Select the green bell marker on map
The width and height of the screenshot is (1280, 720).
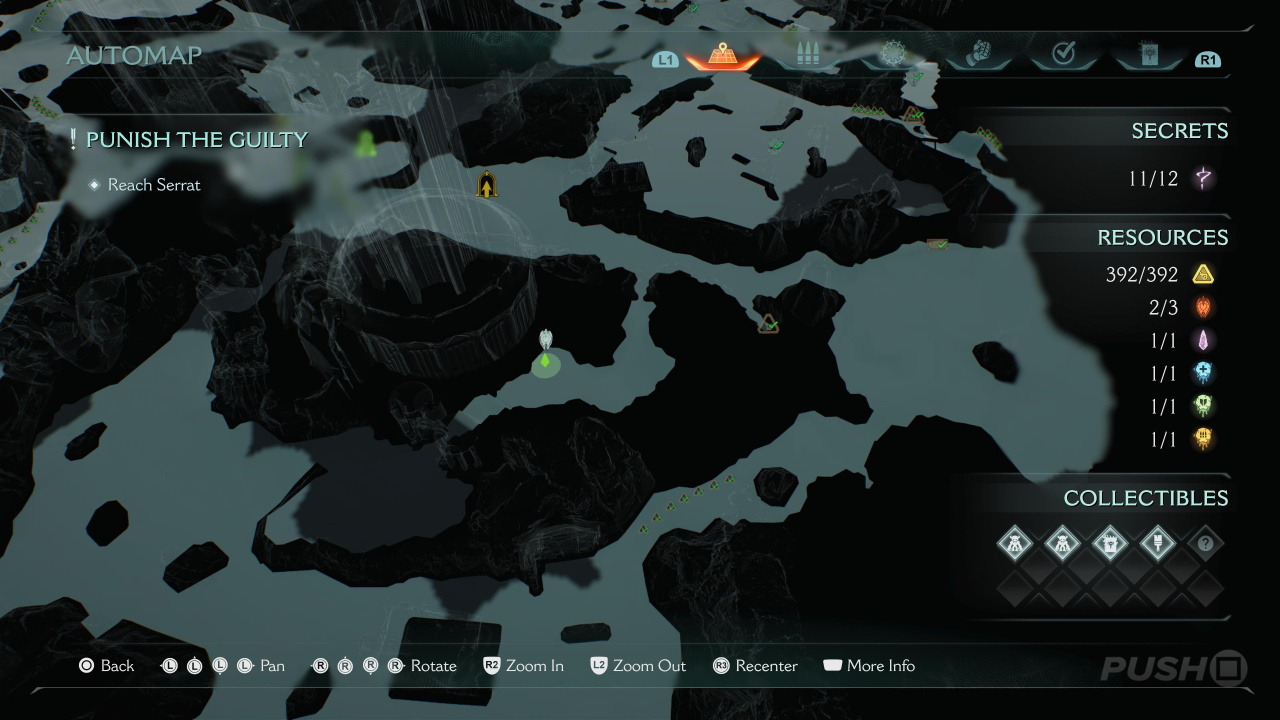point(365,145)
